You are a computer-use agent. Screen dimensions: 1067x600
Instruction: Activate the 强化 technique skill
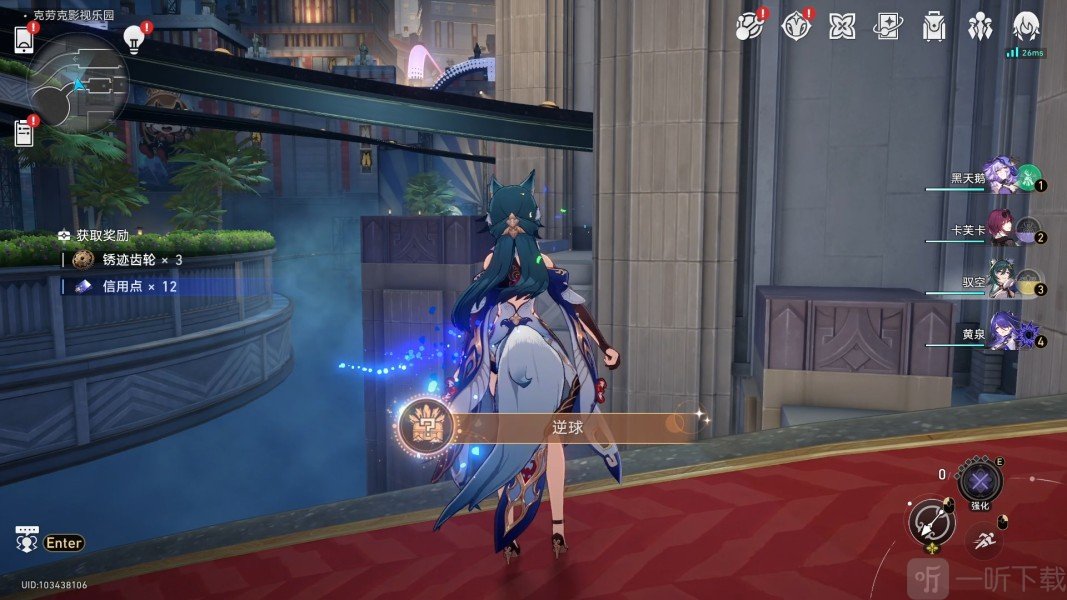pos(979,481)
